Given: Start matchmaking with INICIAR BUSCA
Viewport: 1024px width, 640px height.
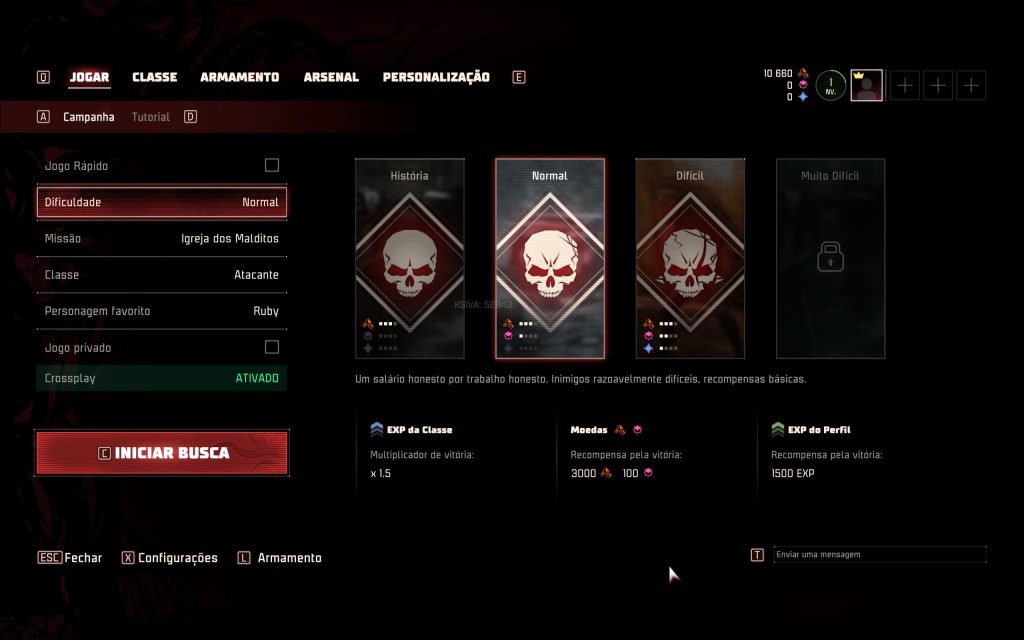Looking at the screenshot, I should [x=162, y=453].
